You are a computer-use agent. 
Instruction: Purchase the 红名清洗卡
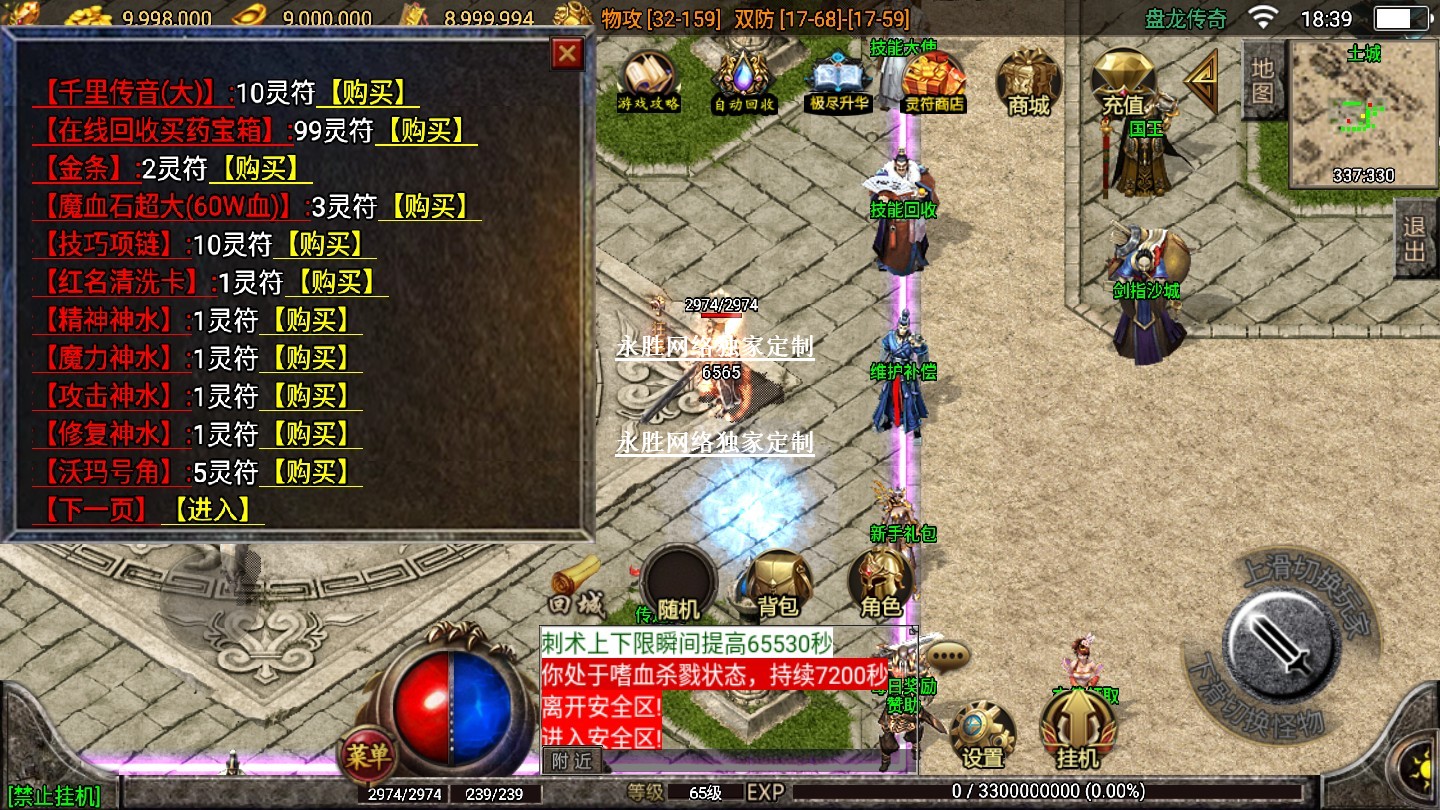tap(336, 283)
